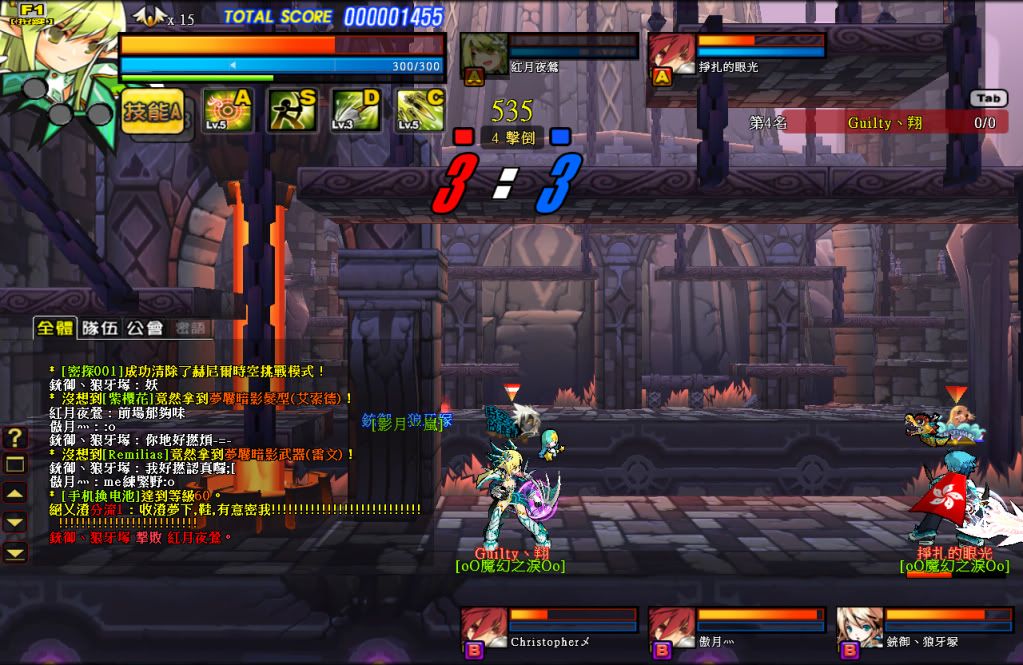Show the 密語 whisper chat tab
1023x665 pixels.
[x=189, y=327]
